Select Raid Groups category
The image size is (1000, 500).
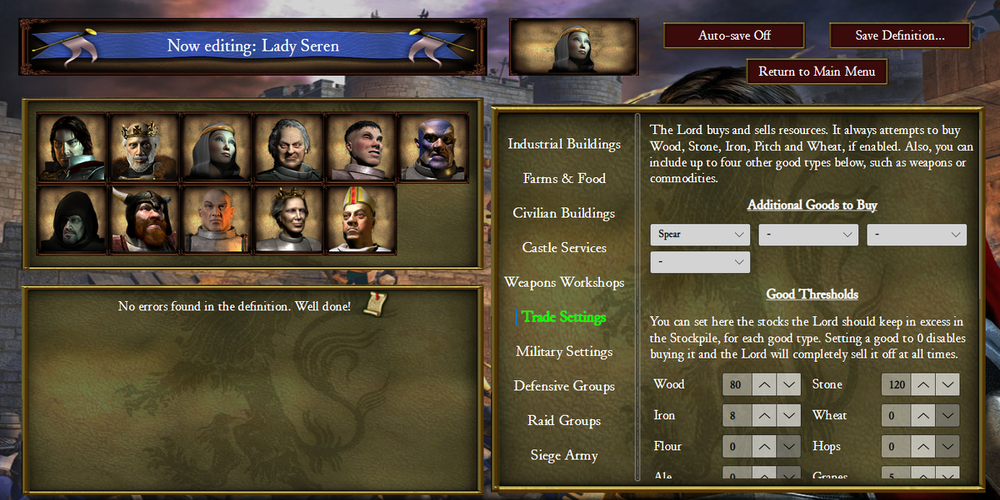[564, 421]
